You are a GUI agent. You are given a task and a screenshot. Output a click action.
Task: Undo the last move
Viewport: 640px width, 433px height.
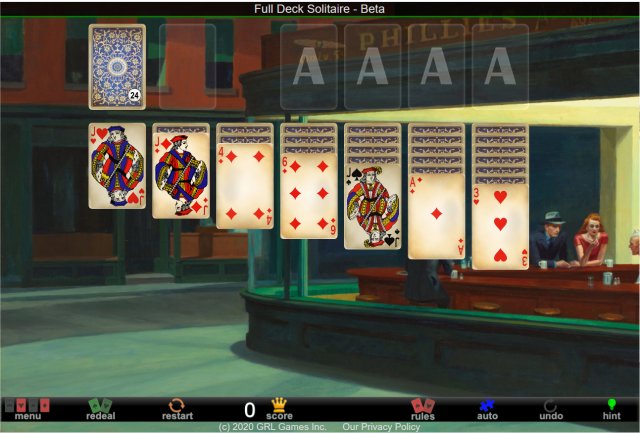click(x=551, y=408)
